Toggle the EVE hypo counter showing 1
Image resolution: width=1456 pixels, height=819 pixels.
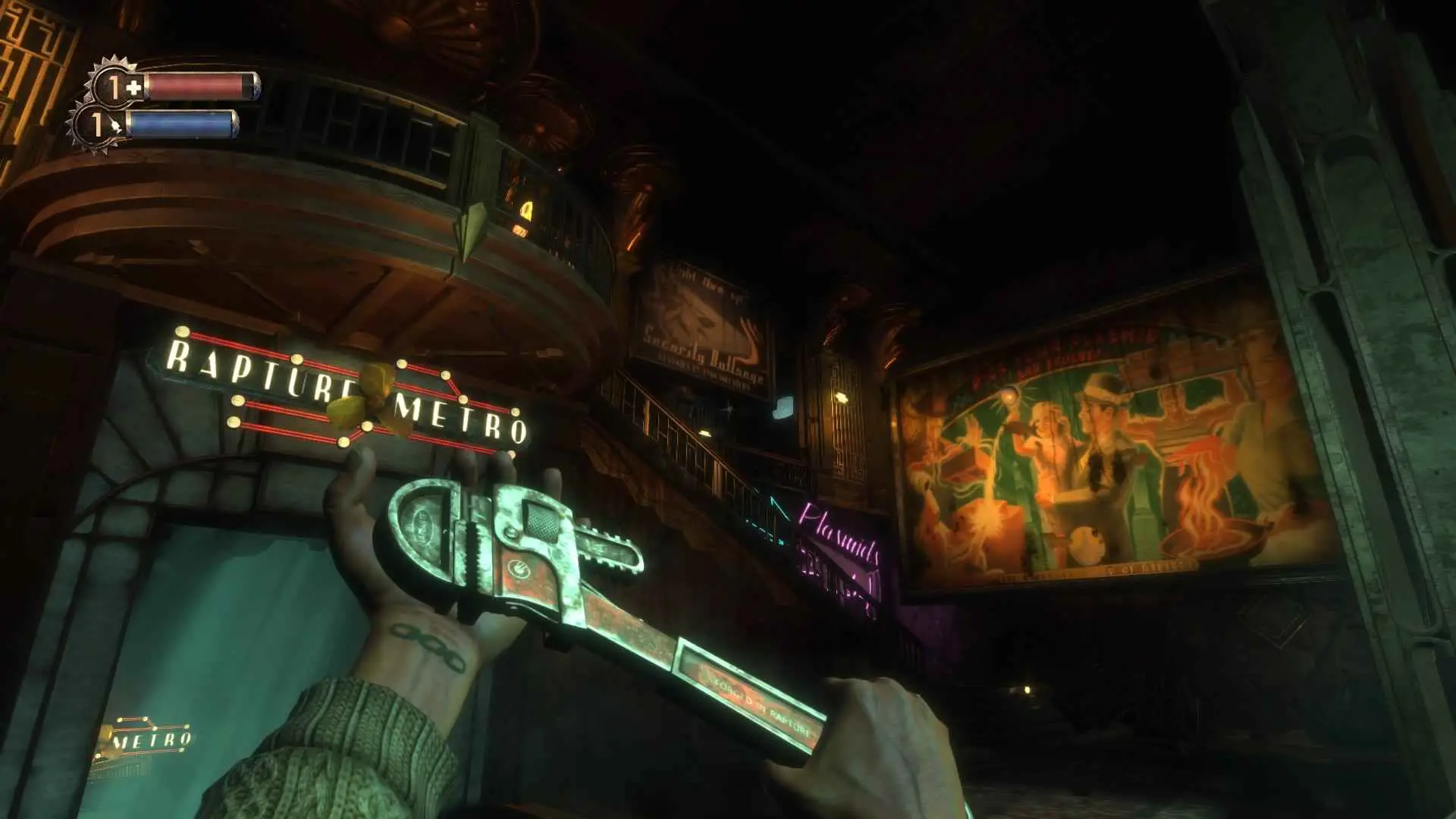pos(97,124)
